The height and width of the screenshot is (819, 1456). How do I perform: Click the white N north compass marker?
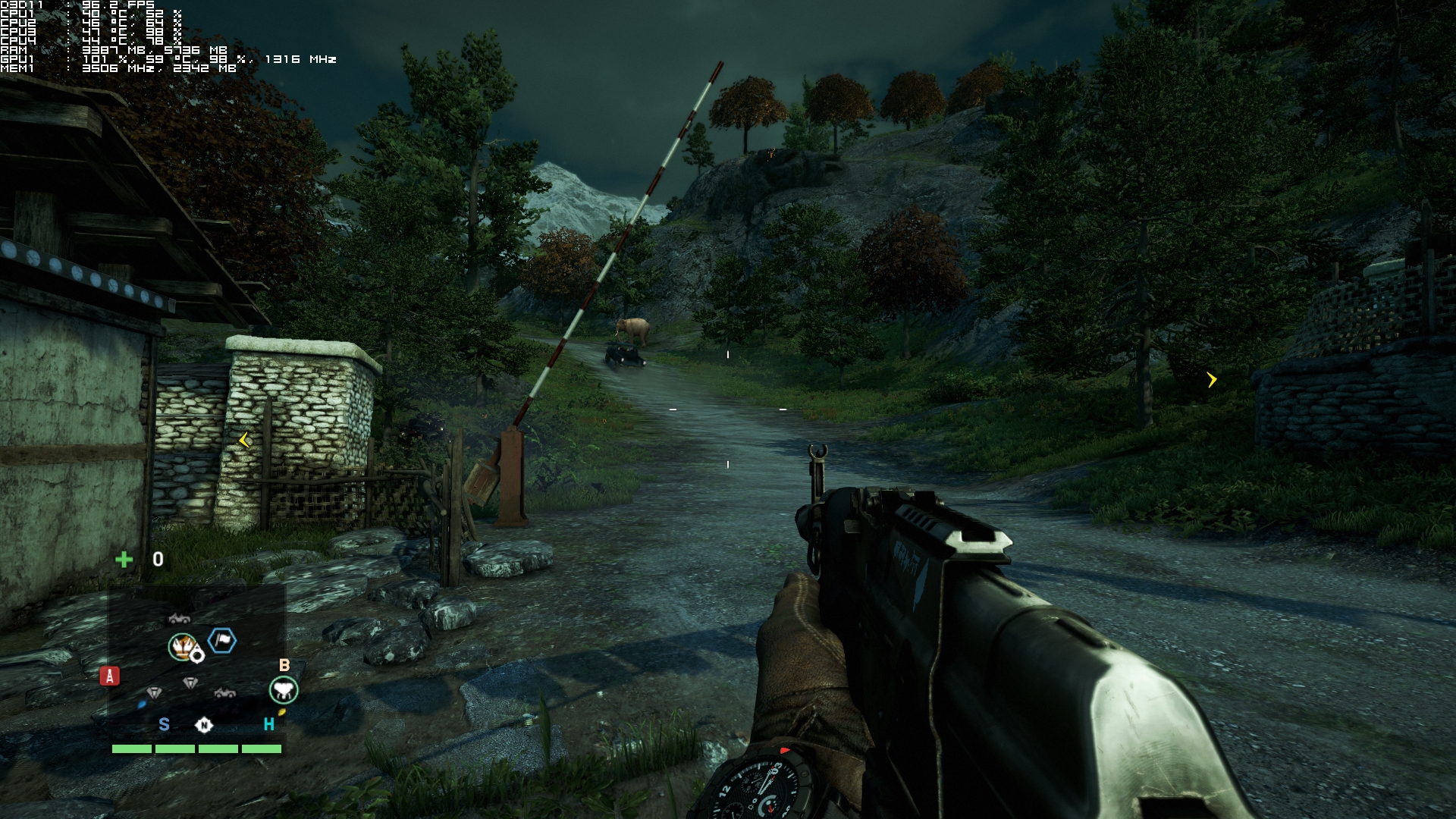coord(204,725)
